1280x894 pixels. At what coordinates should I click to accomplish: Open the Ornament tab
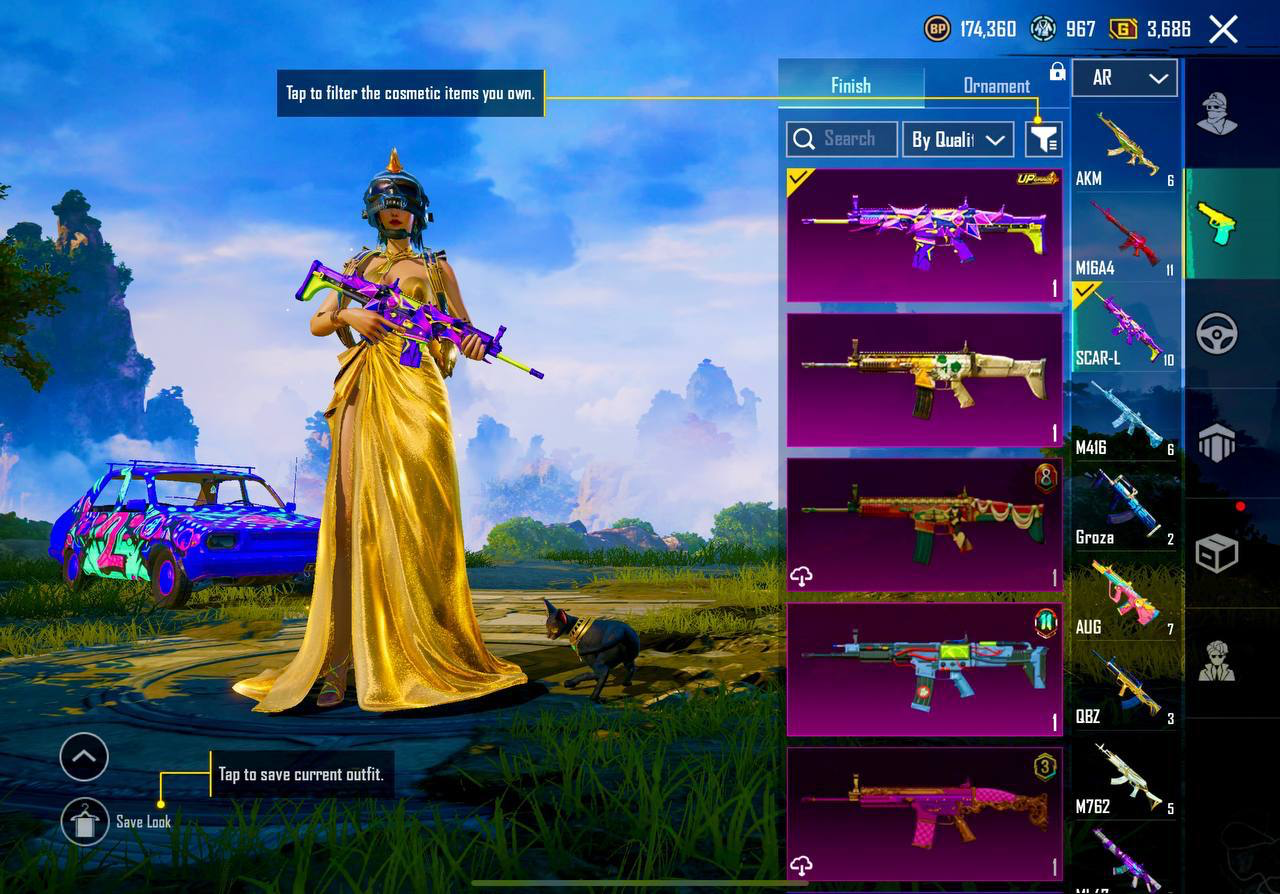click(x=996, y=86)
